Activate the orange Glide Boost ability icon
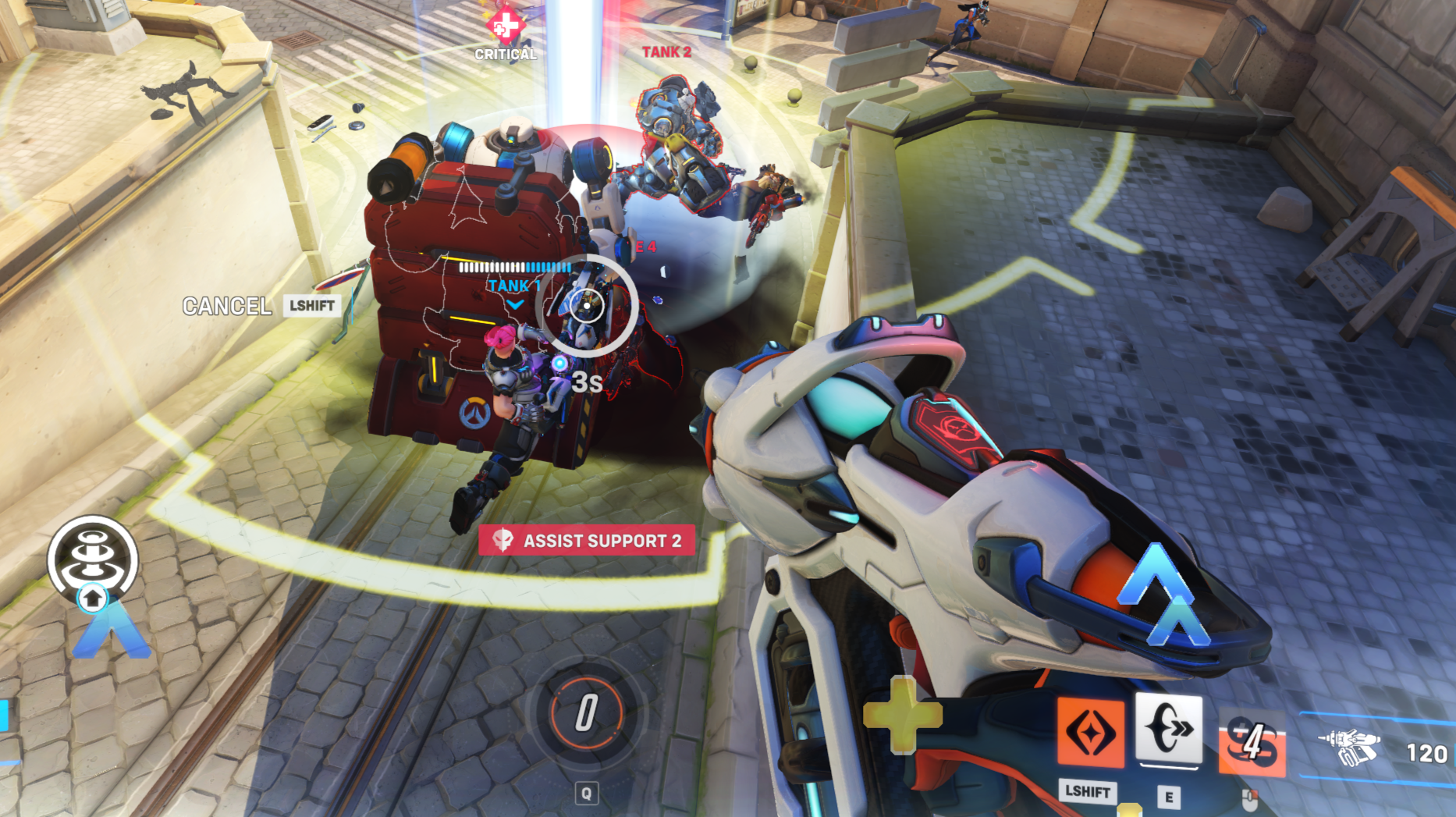 [1090, 733]
